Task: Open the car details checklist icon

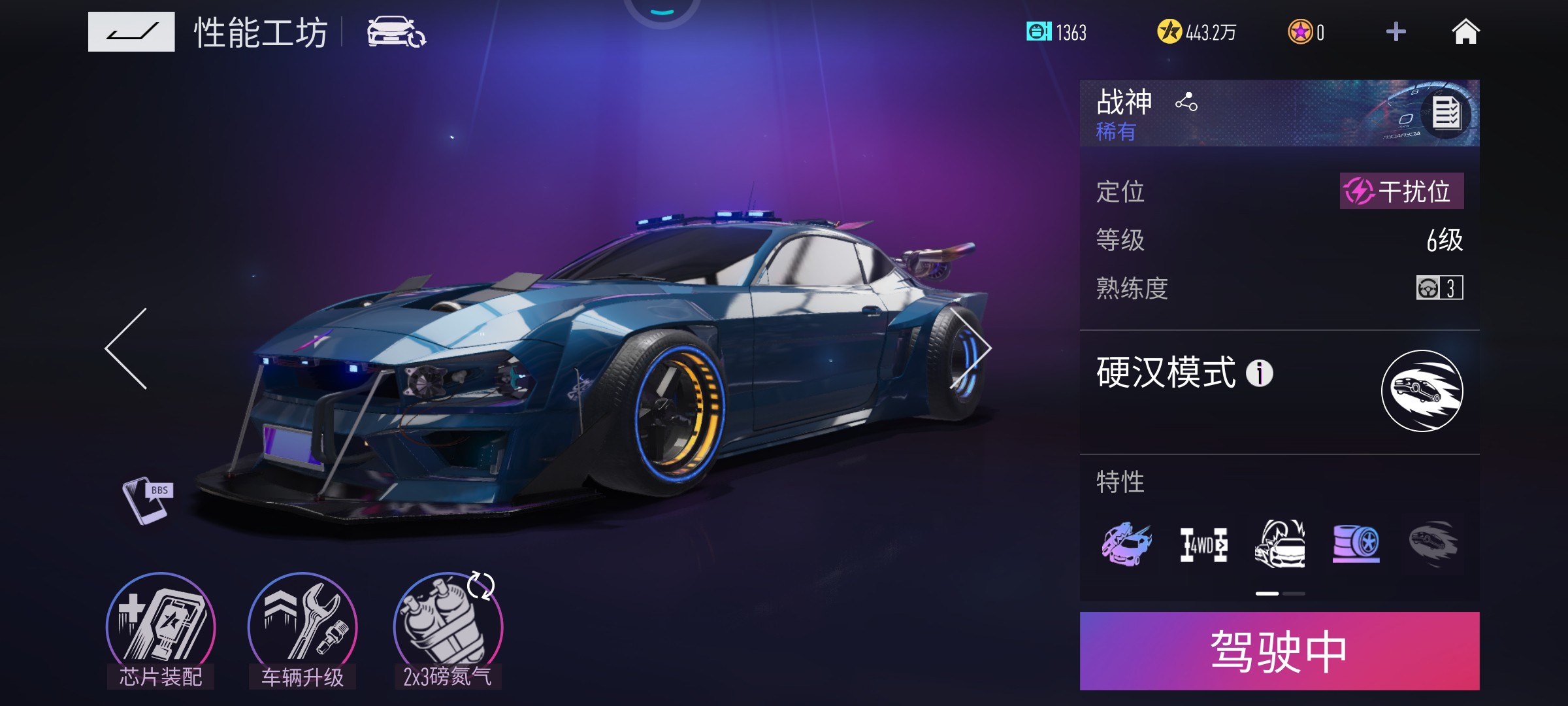Action: 1446,114
